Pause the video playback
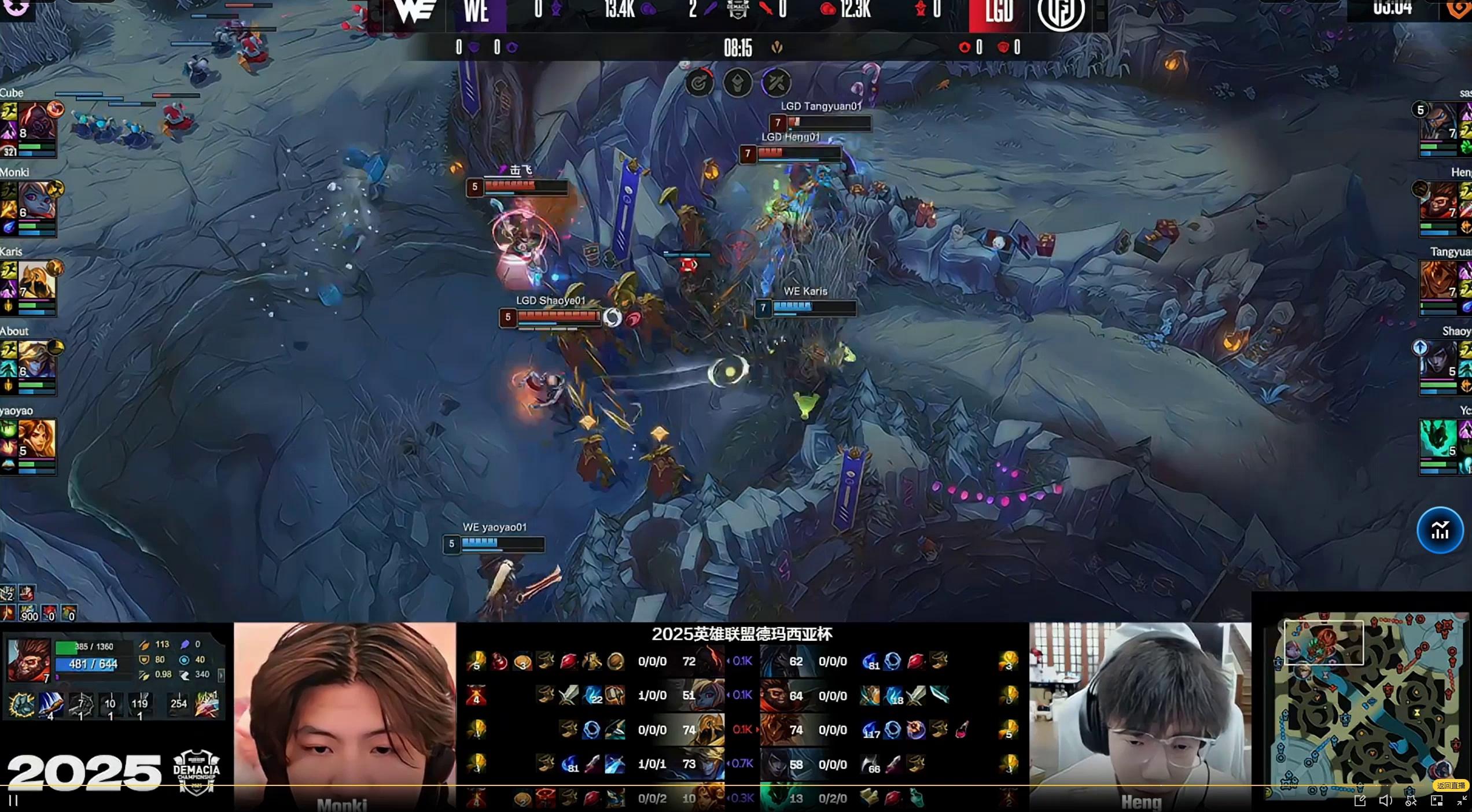This screenshot has height=812, width=1472. coord(13,800)
